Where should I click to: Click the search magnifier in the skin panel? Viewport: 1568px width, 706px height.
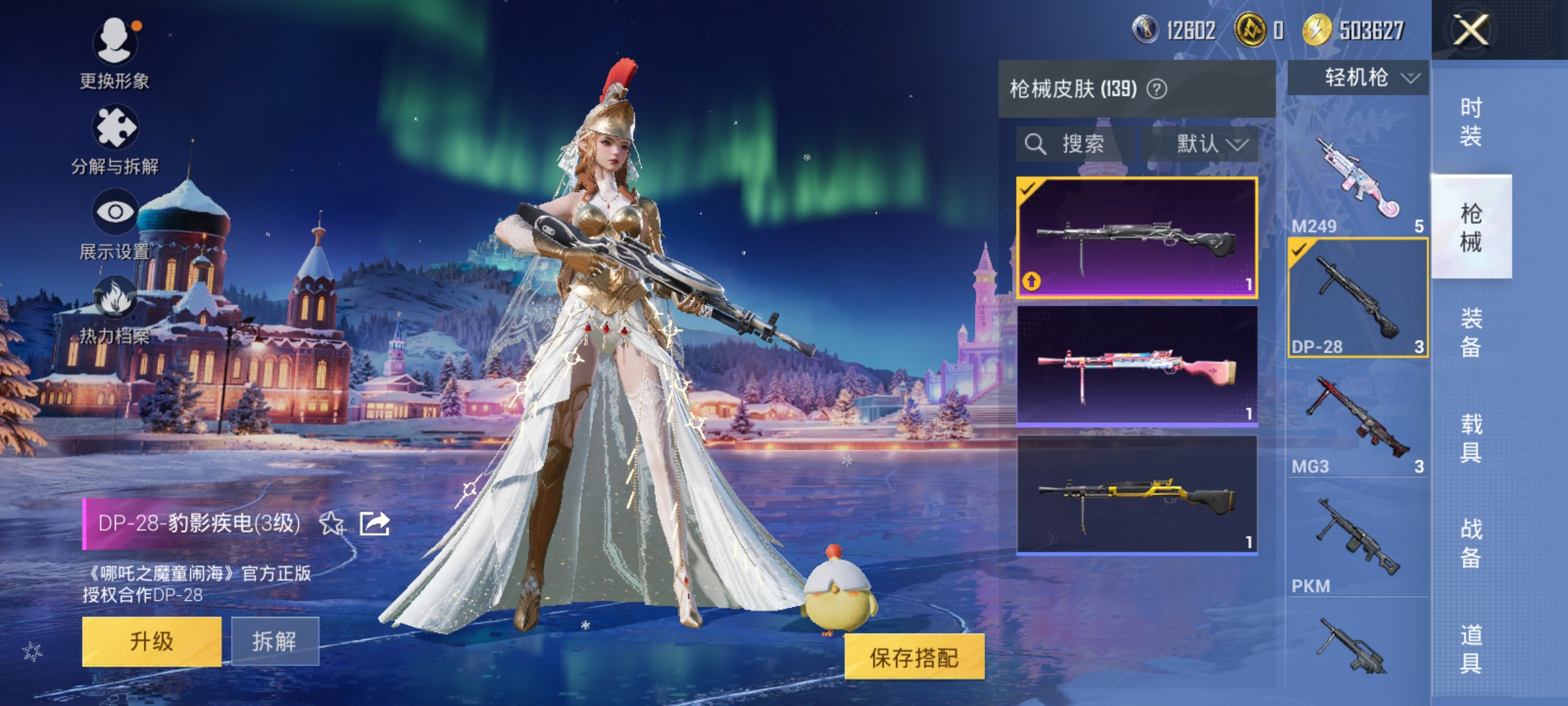pyautogui.click(x=1037, y=144)
